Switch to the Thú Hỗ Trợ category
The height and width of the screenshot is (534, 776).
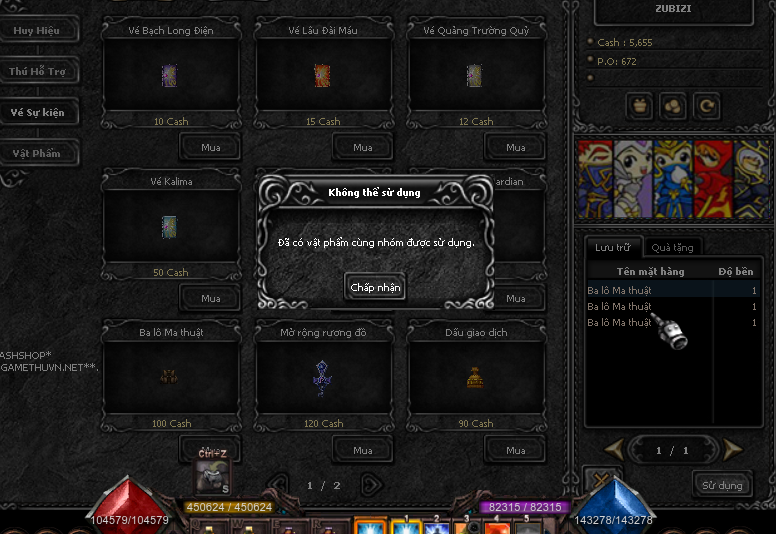(x=36, y=72)
